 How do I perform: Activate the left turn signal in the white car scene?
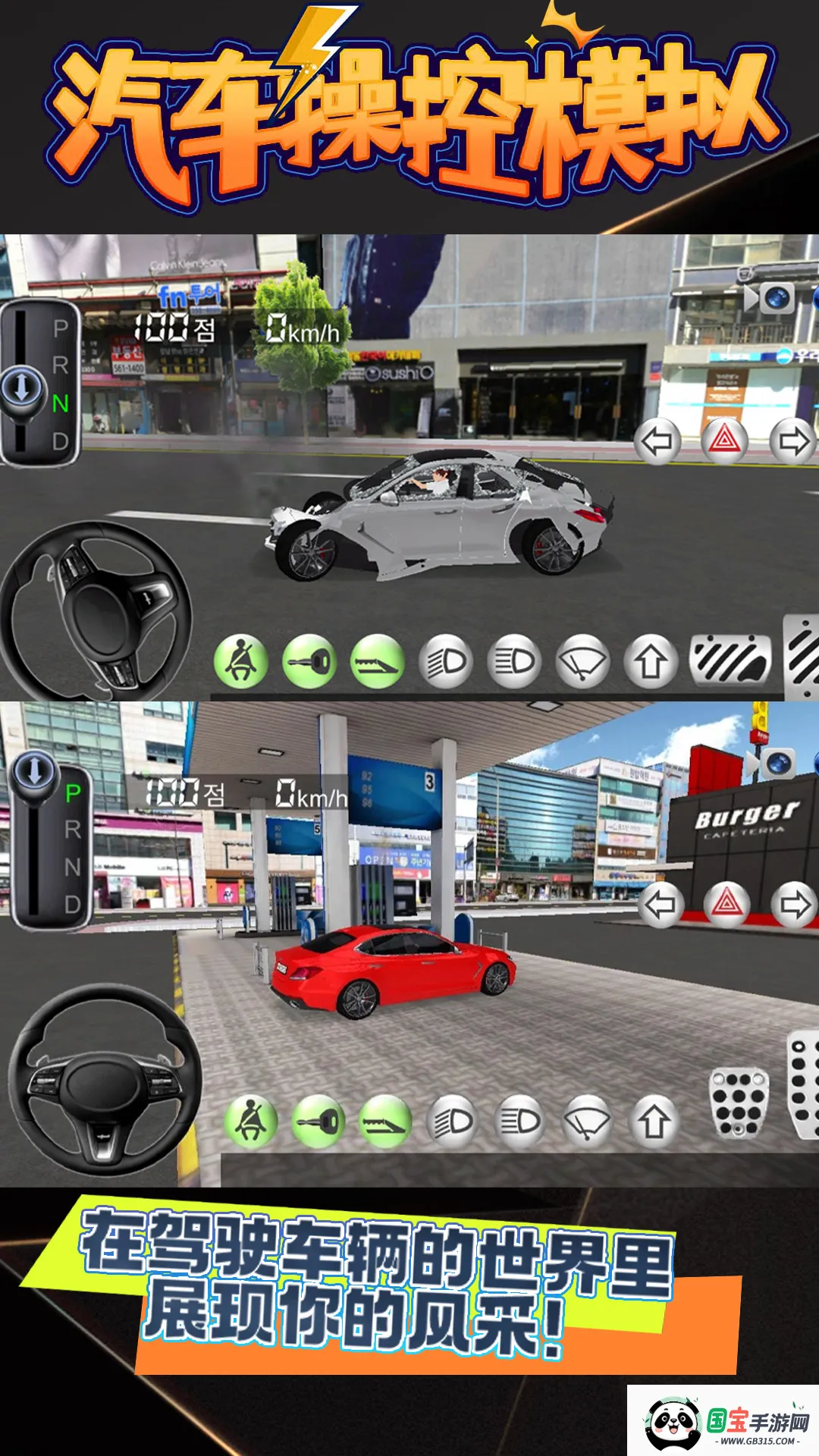(x=657, y=441)
